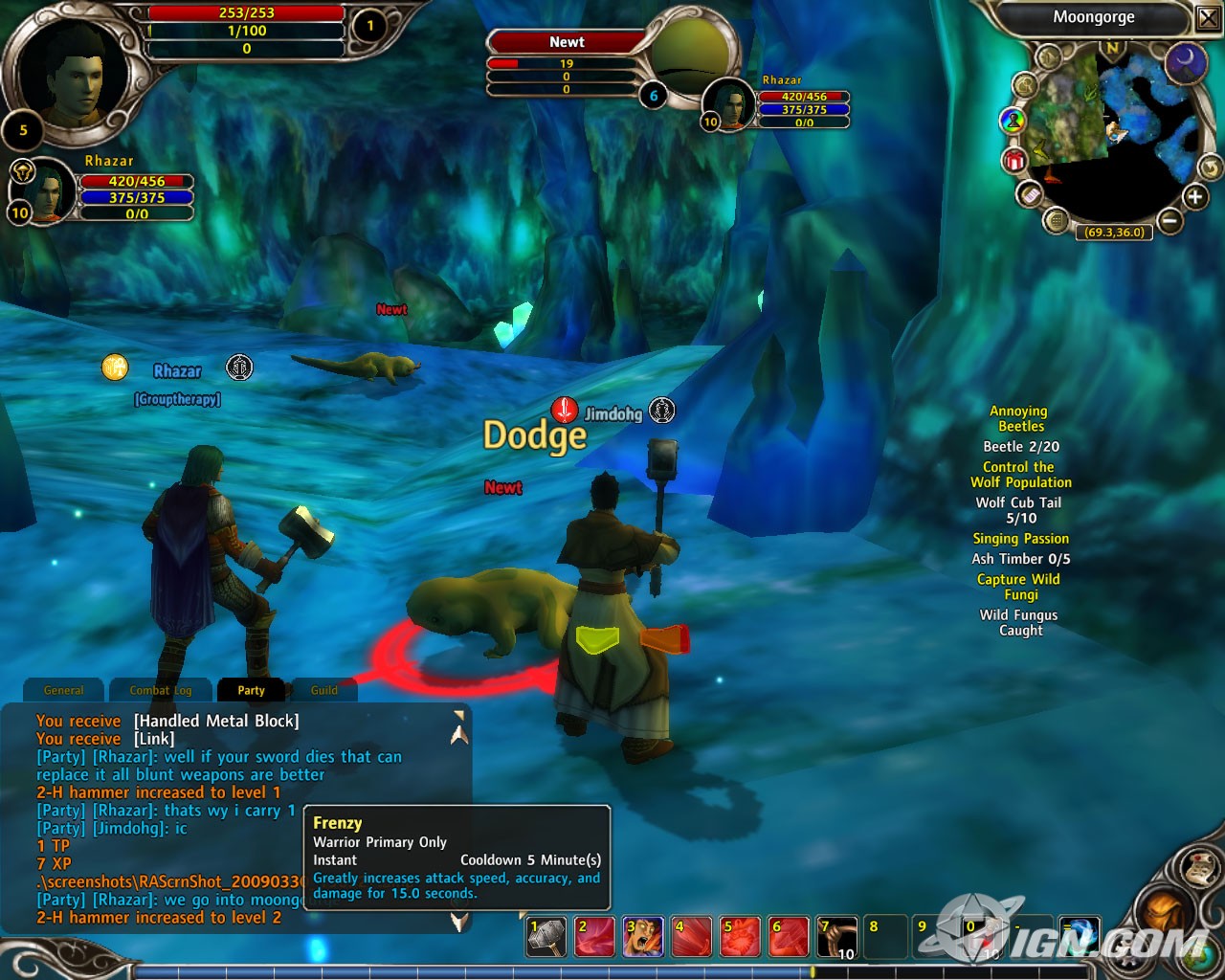
Task: Open the quest log scroll icon
Action: pyautogui.click(x=1200, y=868)
